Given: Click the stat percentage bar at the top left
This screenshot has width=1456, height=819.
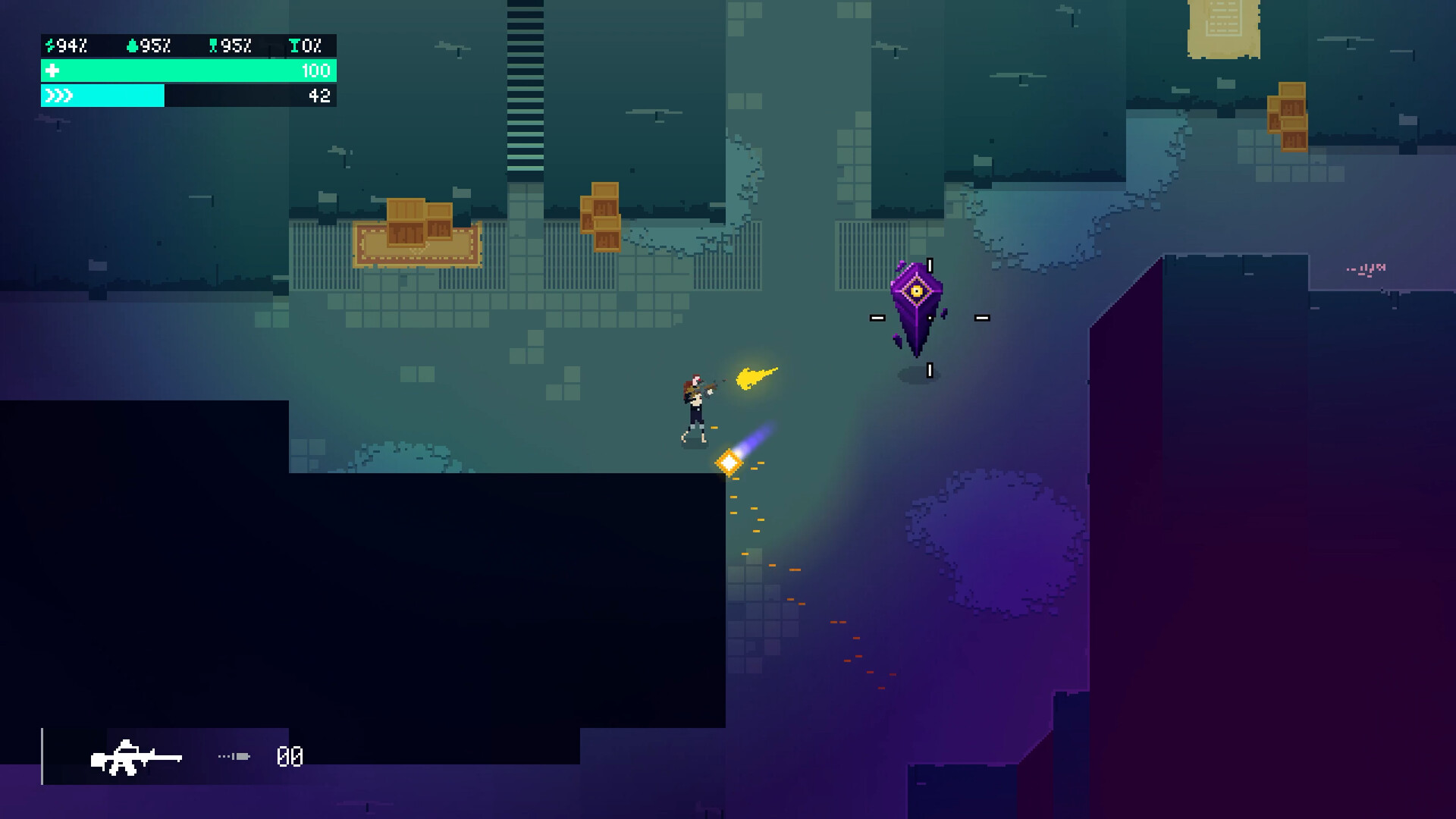Looking at the screenshot, I should (x=186, y=45).
